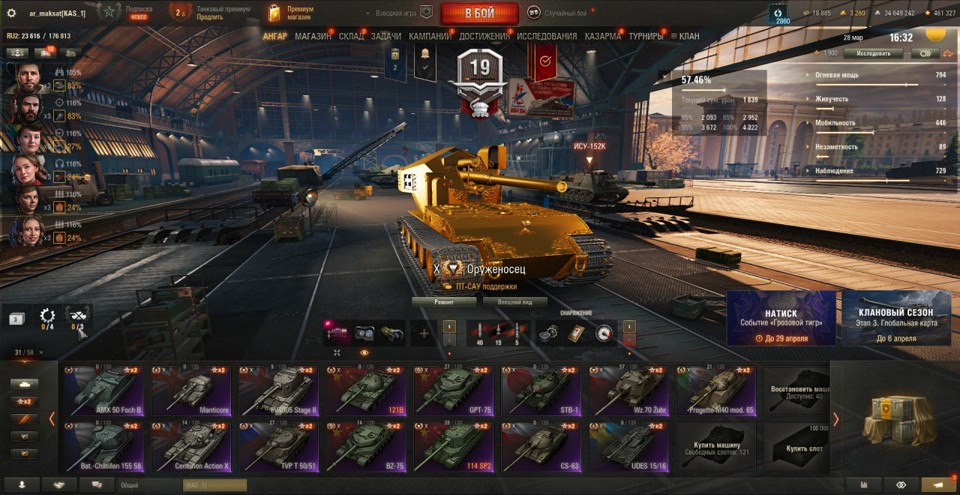Open the КЛАН tab

(x=689, y=36)
